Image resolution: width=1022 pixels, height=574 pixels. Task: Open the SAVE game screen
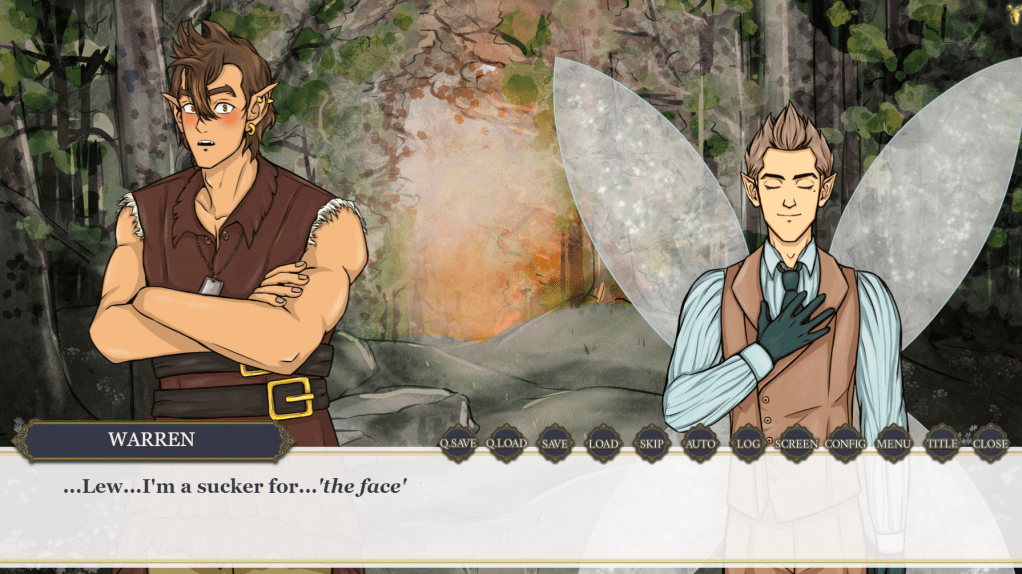[x=555, y=443]
